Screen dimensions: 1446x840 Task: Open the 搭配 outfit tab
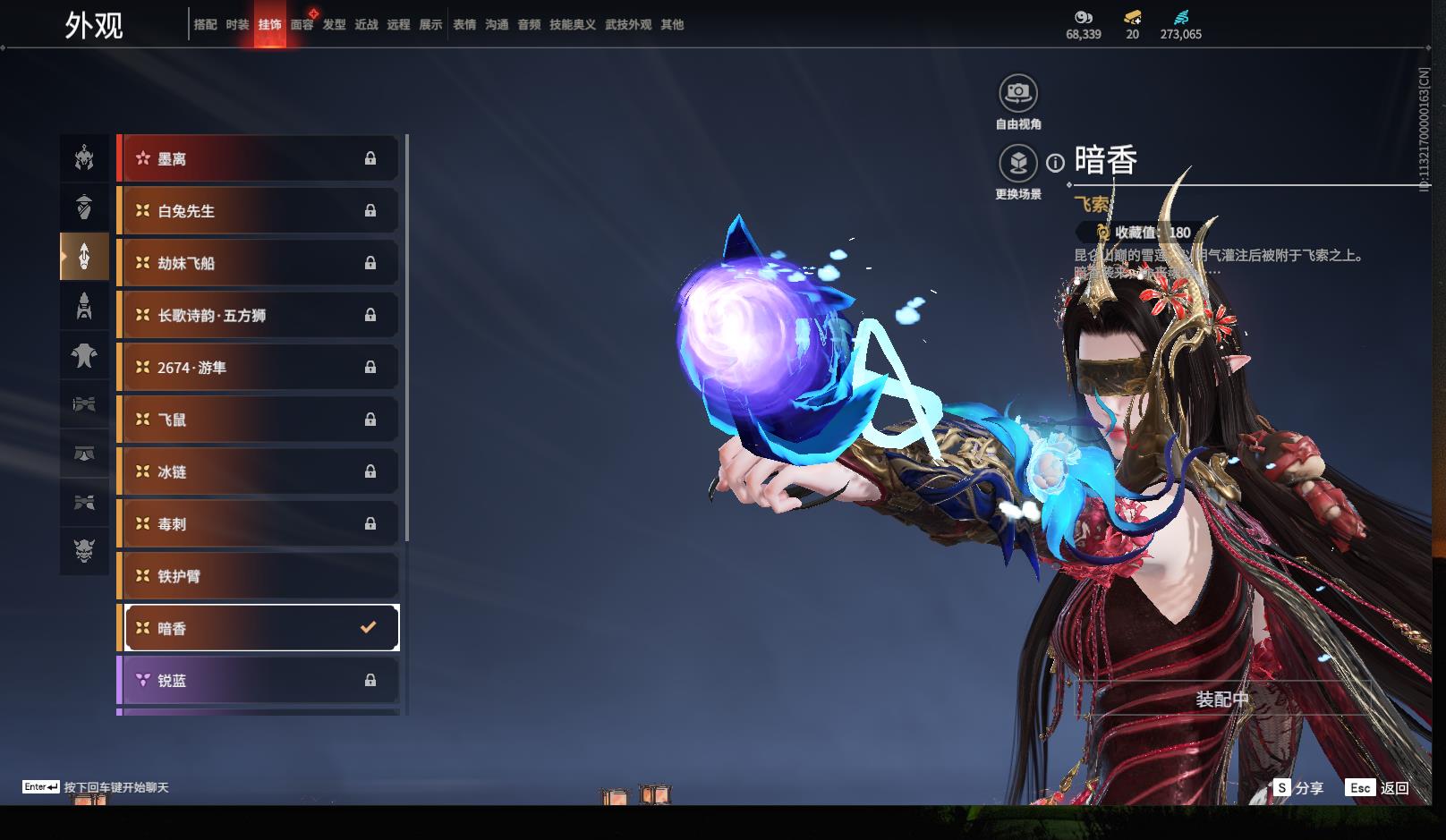click(x=205, y=25)
